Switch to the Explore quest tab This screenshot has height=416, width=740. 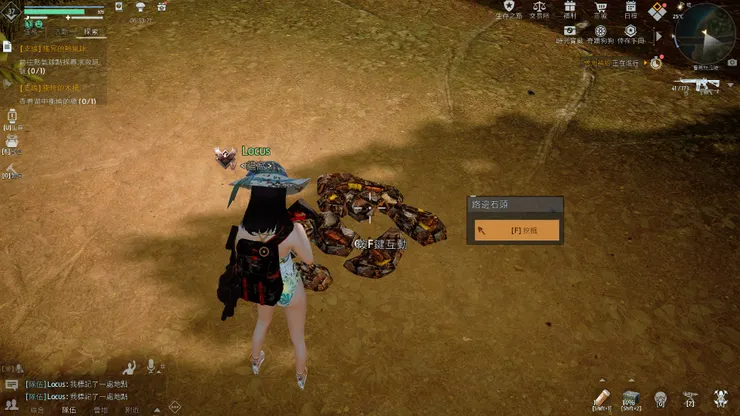click(x=87, y=30)
